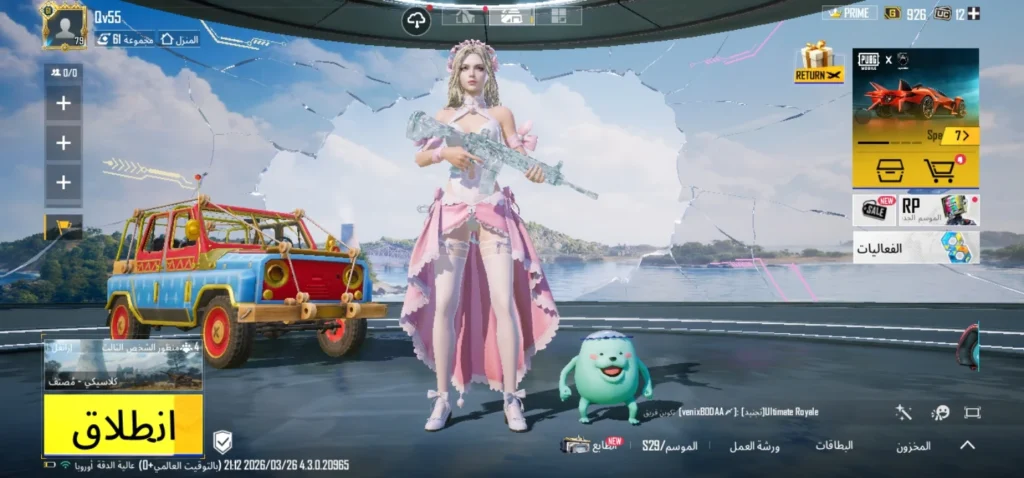The width and height of the screenshot is (1024, 478).
Task: Claim the RETURN gift box reward
Action: [x=819, y=62]
